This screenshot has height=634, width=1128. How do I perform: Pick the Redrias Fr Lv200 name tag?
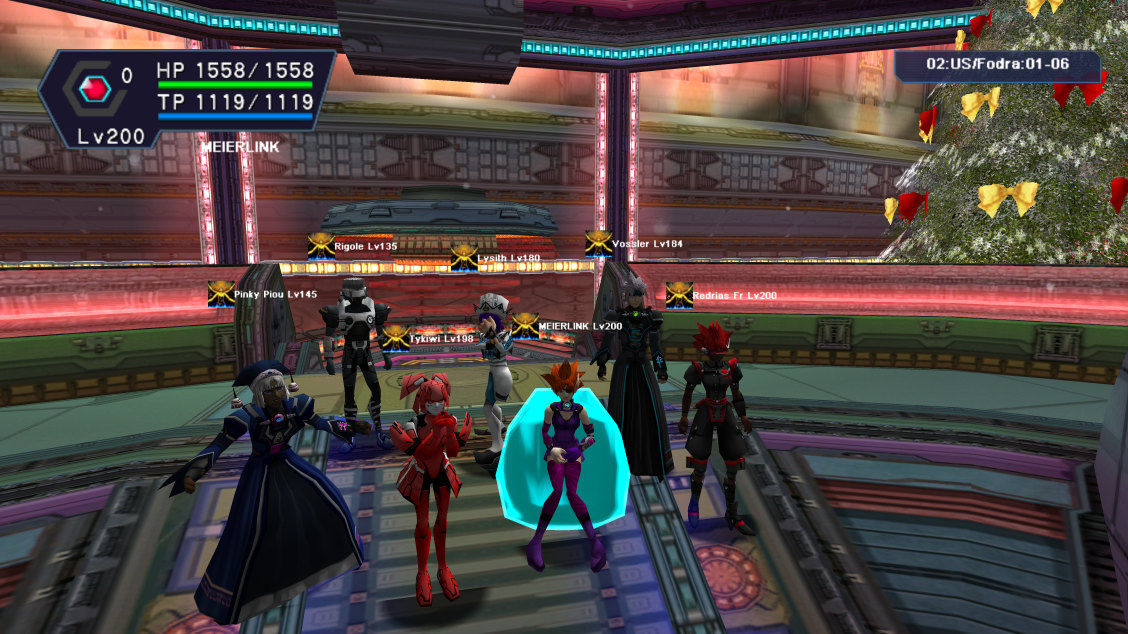pyautogui.click(x=734, y=296)
